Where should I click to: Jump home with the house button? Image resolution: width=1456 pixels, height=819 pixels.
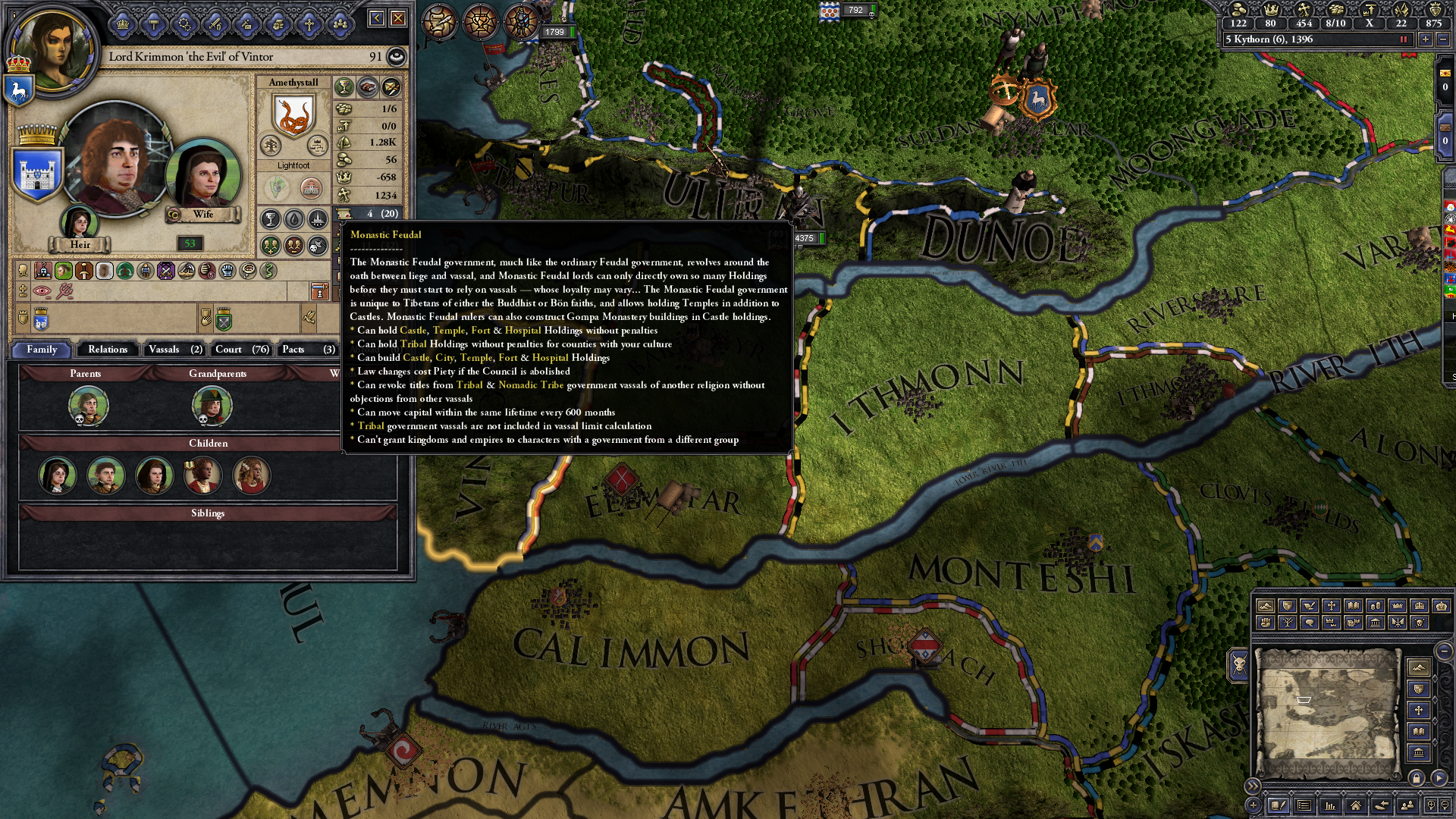(1355, 805)
